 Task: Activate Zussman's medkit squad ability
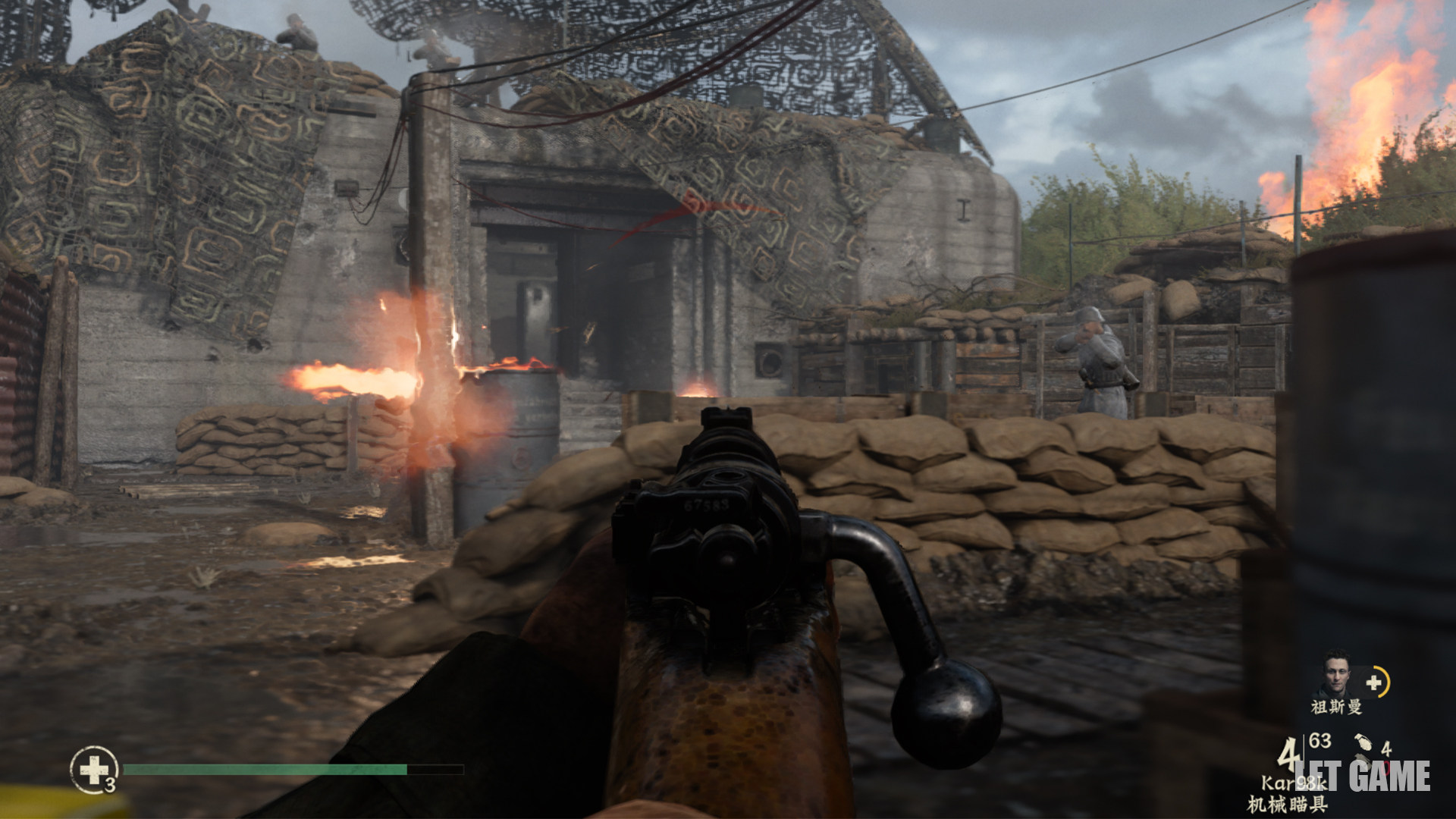click(1375, 682)
